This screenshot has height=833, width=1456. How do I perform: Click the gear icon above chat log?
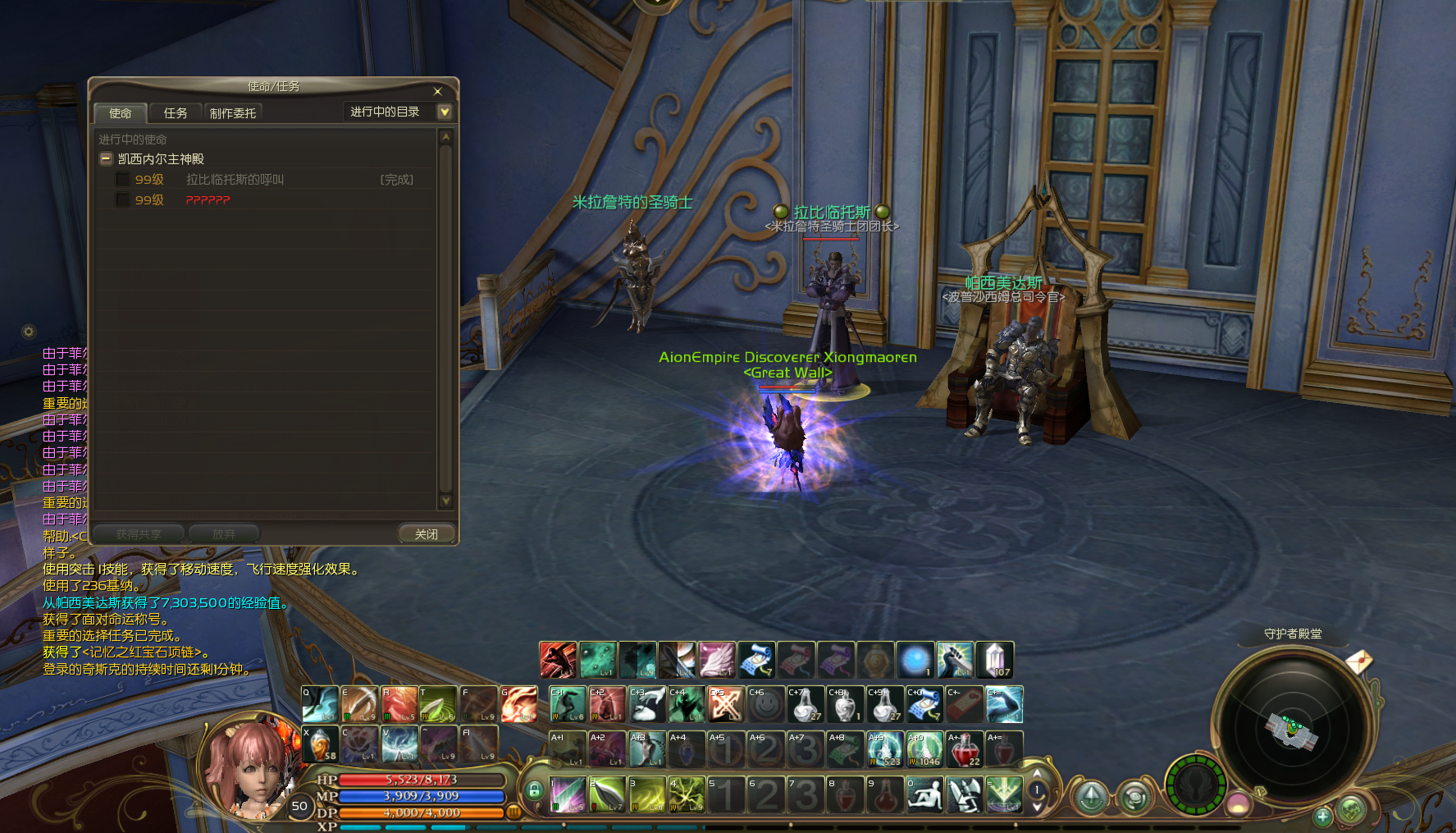[29, 332]
